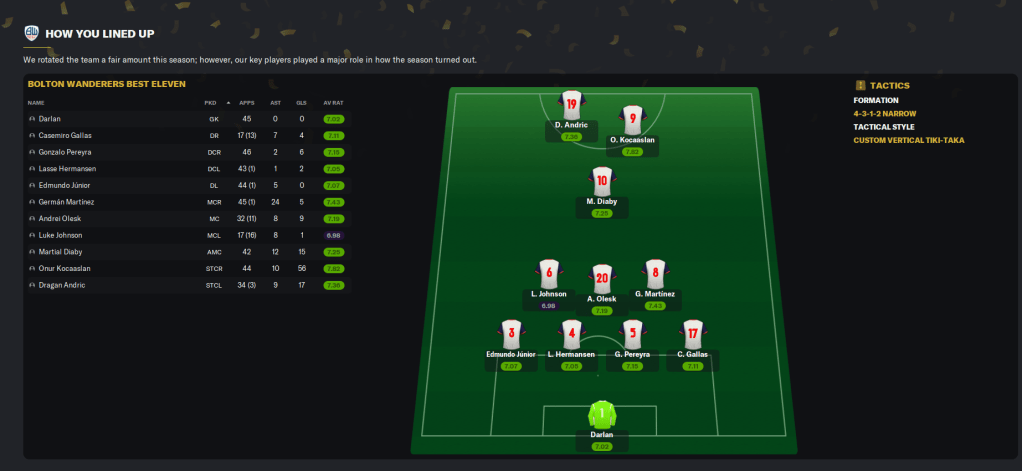This screenshot has height=471, width=1022.
Task: Sort the list by AV RAT column
Action: [333, 102]
